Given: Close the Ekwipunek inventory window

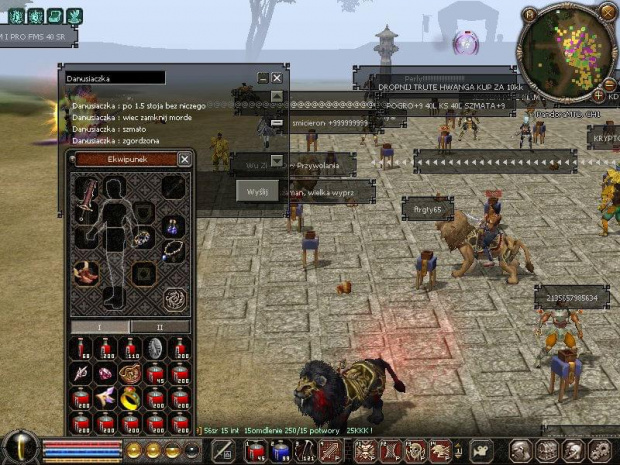Looking at the screenshot, I should (185, 159).
